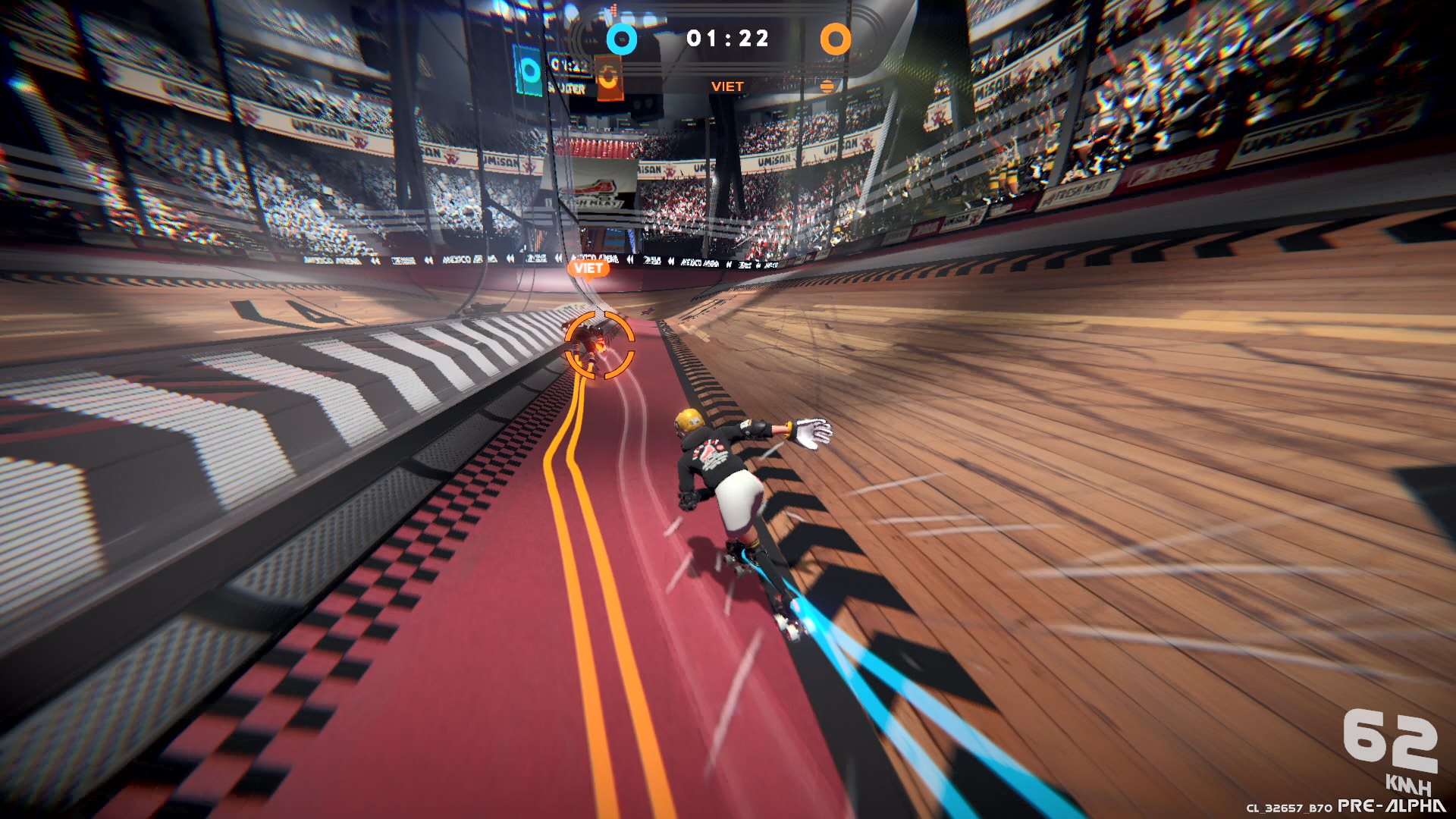
Task: Click the orange banner on the arena jumbotron
Action: pos(610,76)
